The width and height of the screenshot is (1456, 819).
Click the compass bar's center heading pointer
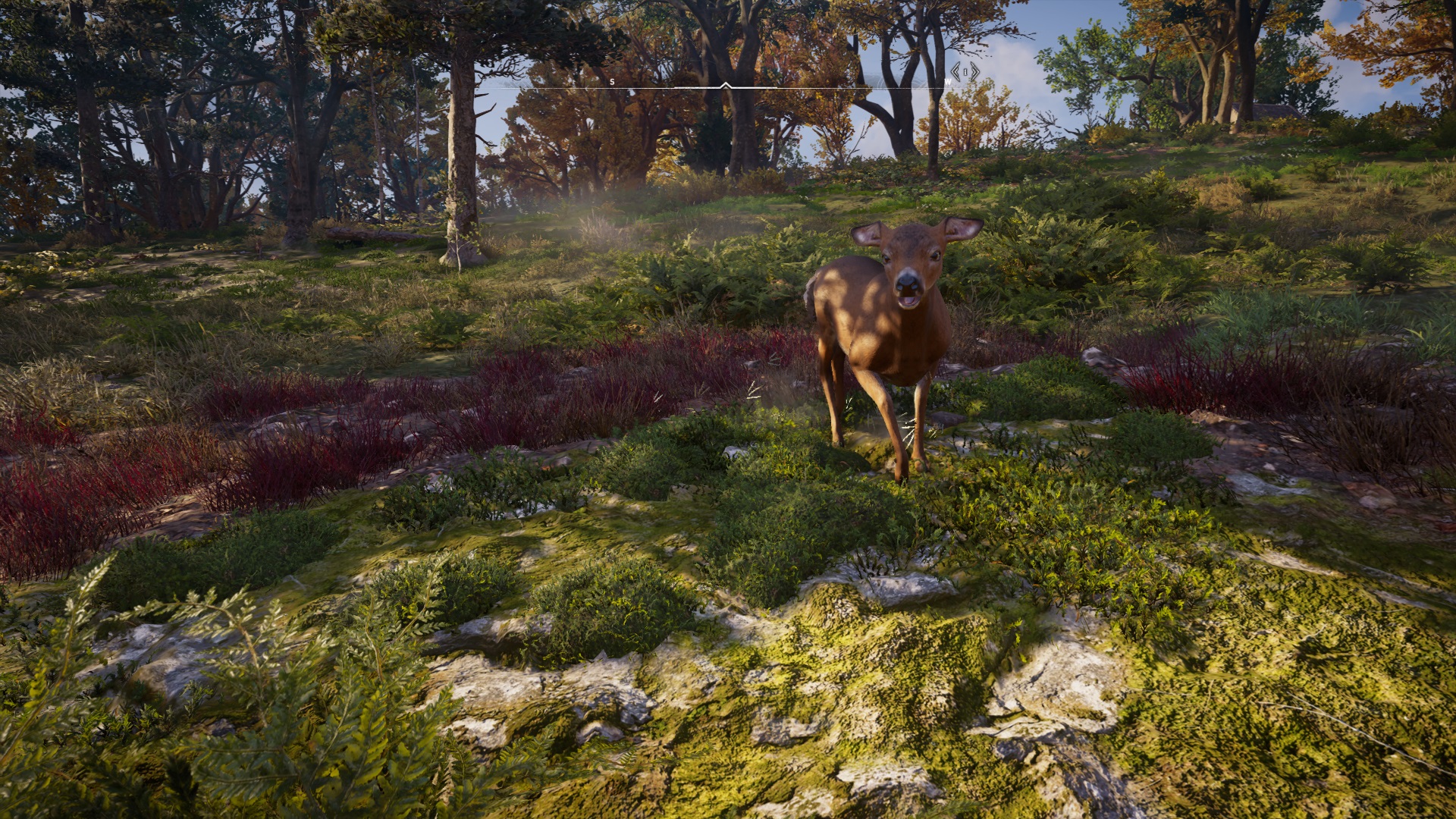click(x=726, y=86)
